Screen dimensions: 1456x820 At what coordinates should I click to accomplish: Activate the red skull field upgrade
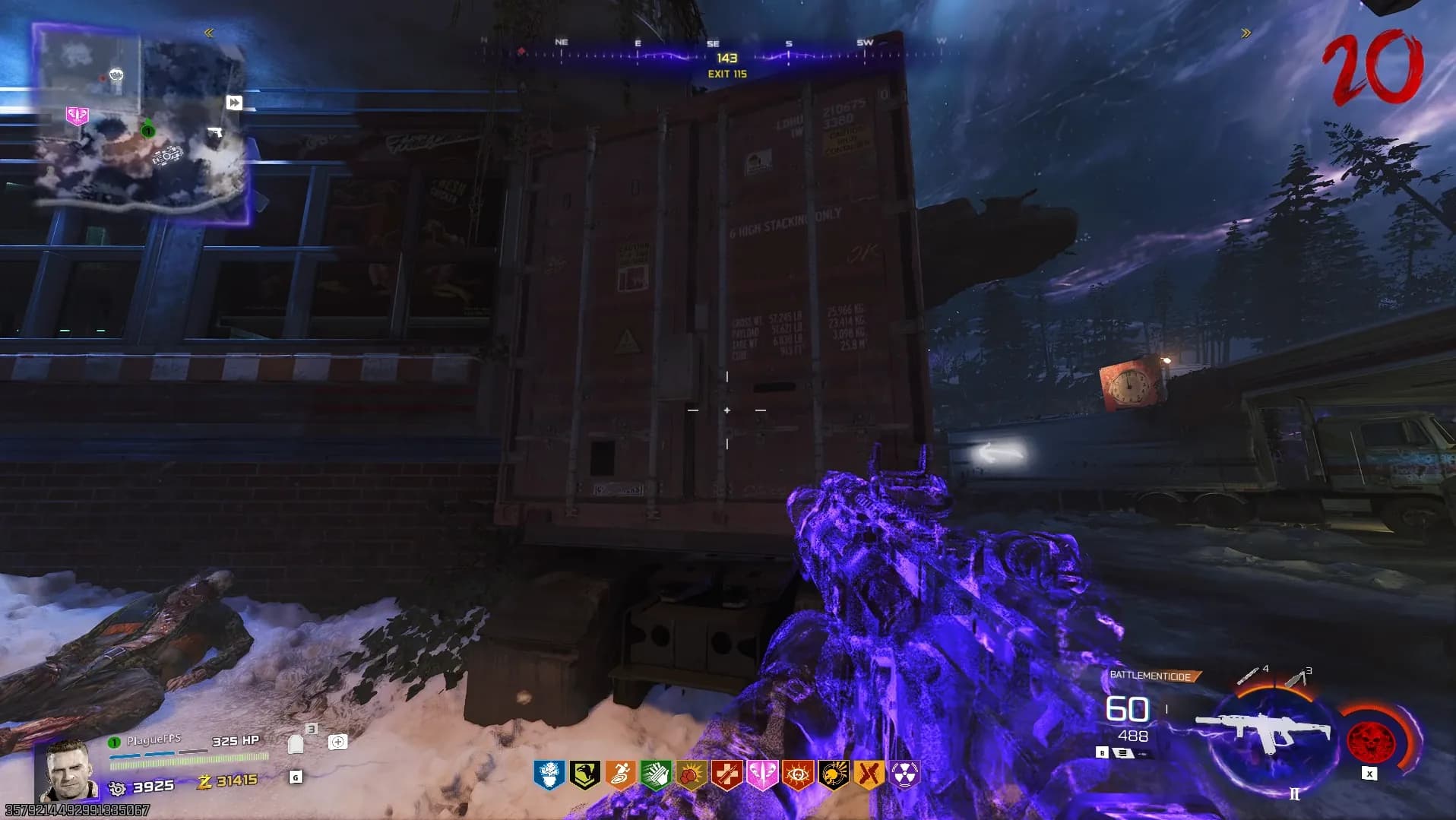pyautogui.click(x=1369, y=740)
